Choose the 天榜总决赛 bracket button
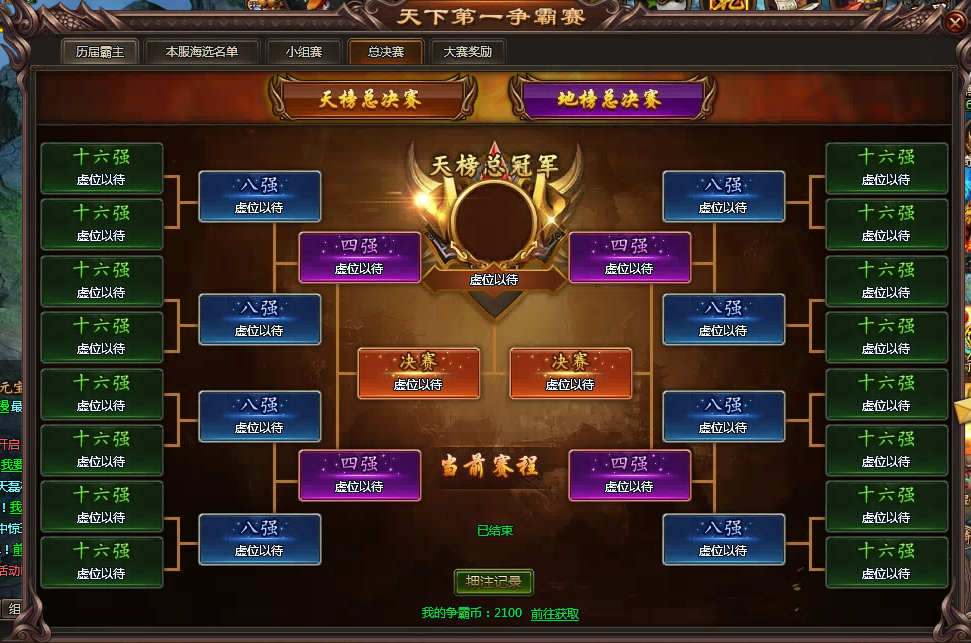This screenshot has width=971, height=643. 371,99
